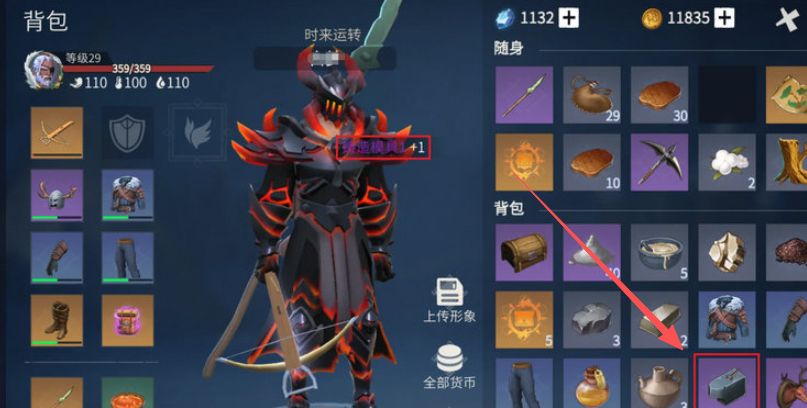The image size is (807, 408).
Task: Add more blue diamond currency
Action: (569, 18)
